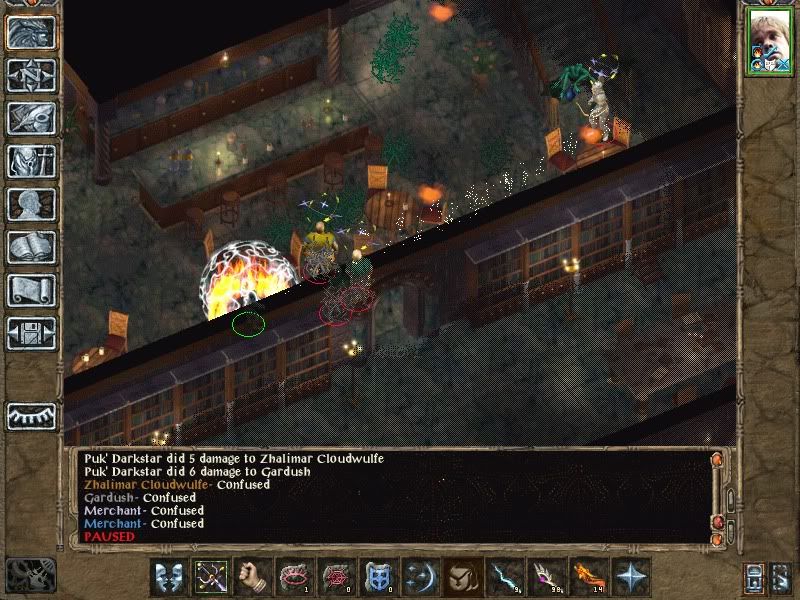Image resolution: width=800 pixels, height=600 pixels.
Task: Select the crossed bow weapon slot
Action: (x=212, y=577)
